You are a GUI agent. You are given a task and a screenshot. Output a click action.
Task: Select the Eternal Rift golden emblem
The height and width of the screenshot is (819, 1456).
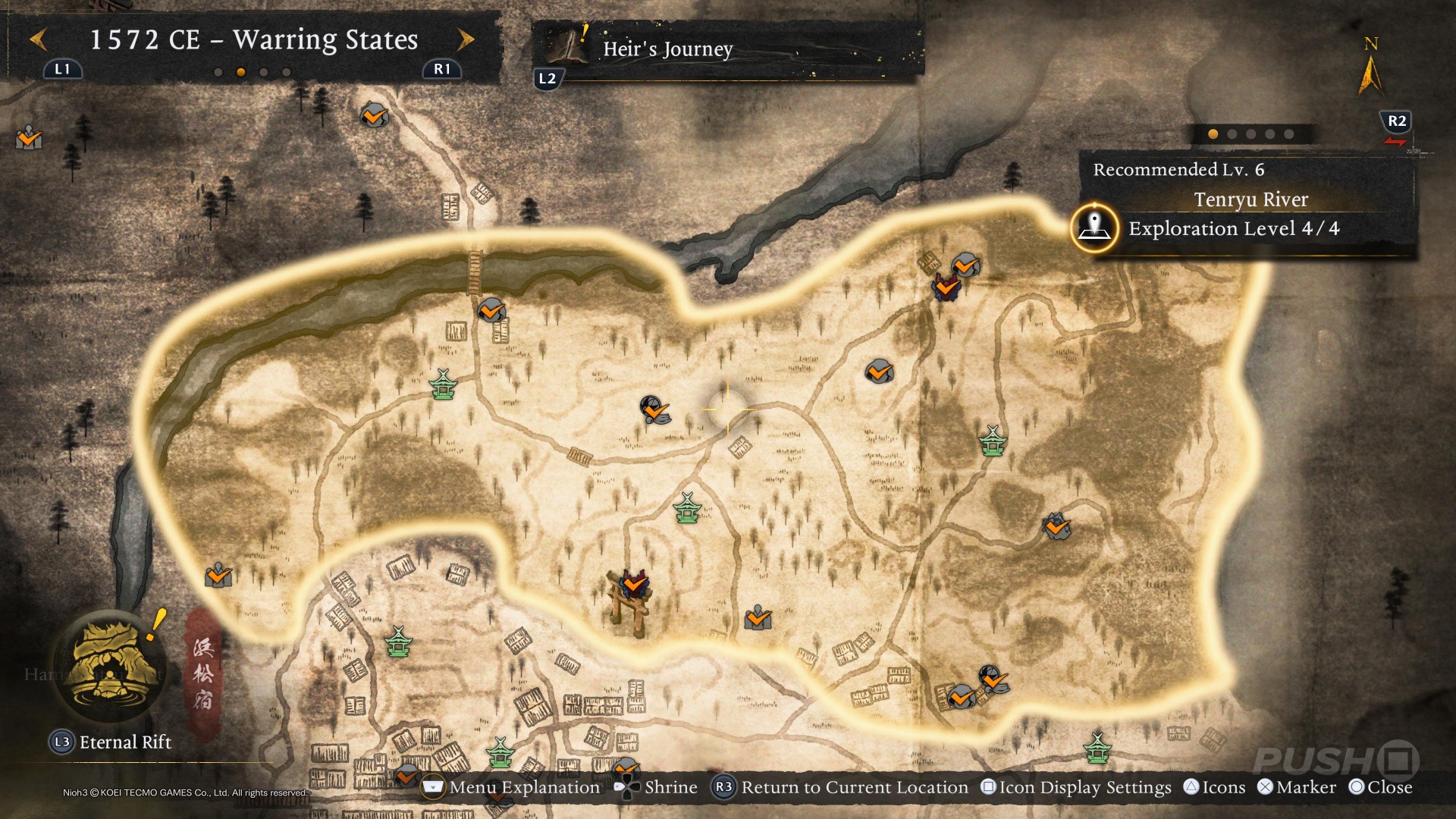(x=111, y=666)
